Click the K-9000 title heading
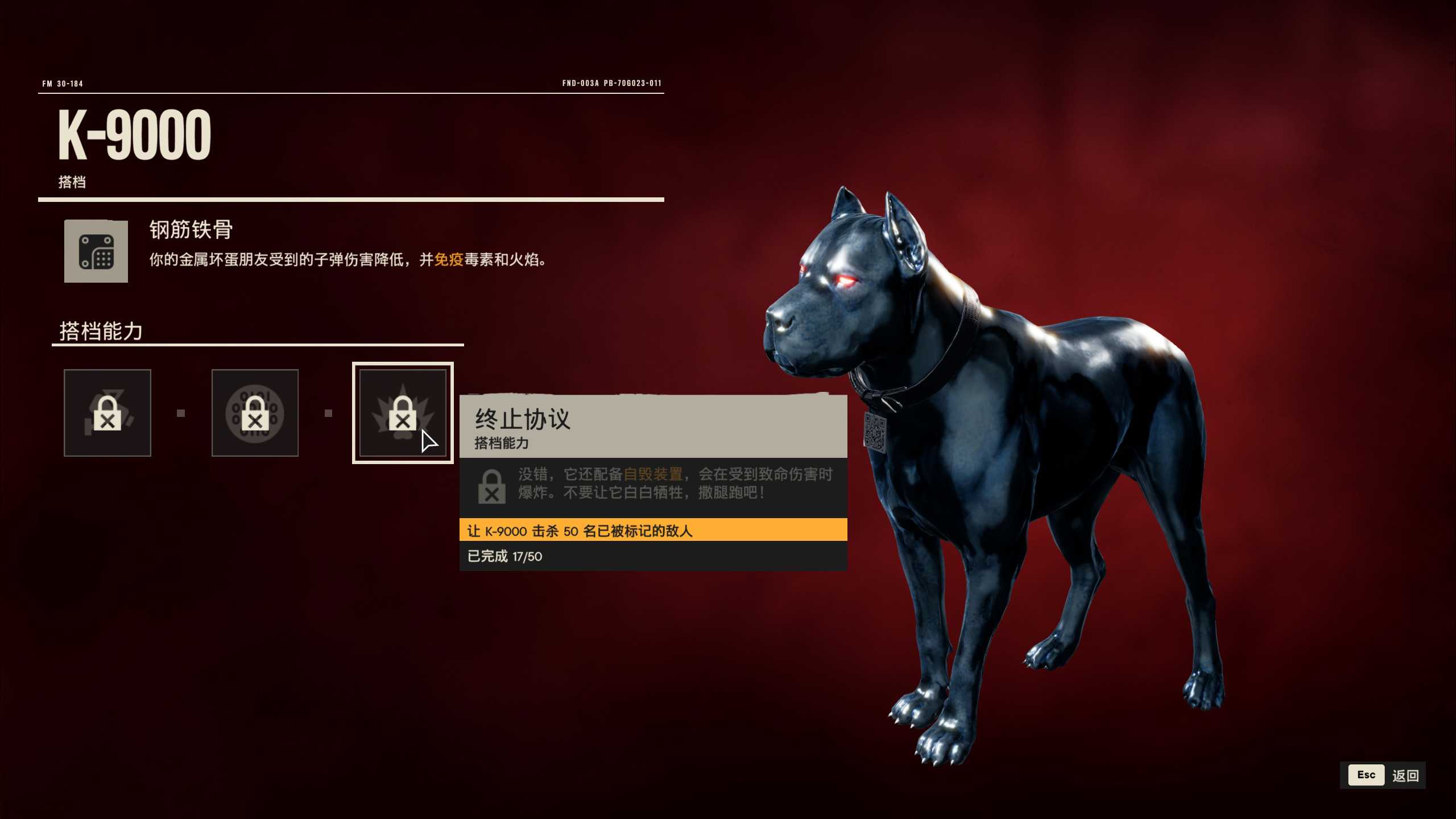 point(134,133)
